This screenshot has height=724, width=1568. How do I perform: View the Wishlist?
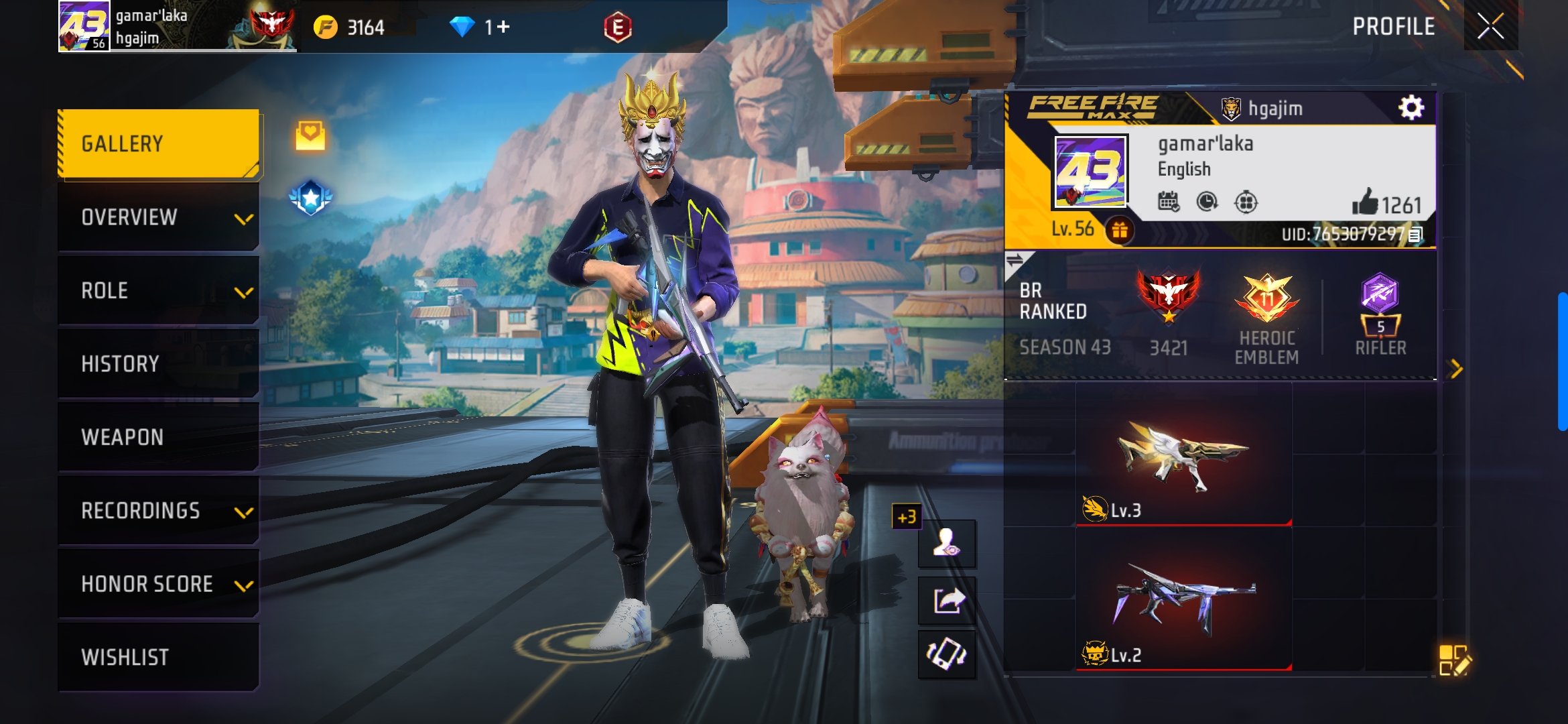point(159,657)
